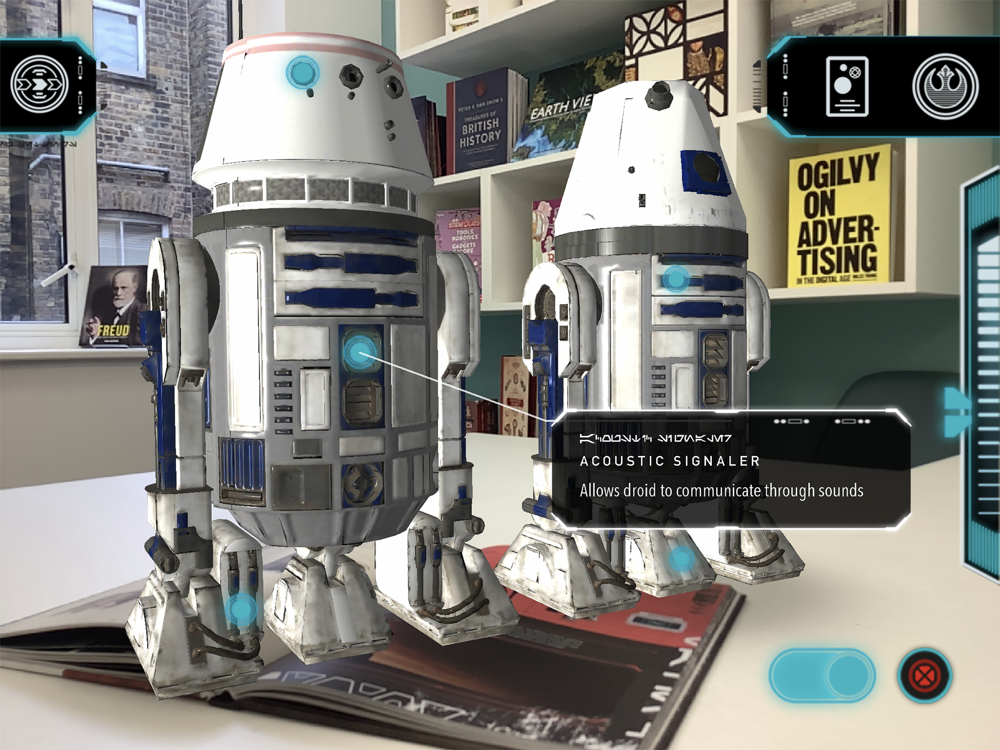The image size is (1000, 750).
Task: Open the data card icon
Action: click(x=846, y=86)
